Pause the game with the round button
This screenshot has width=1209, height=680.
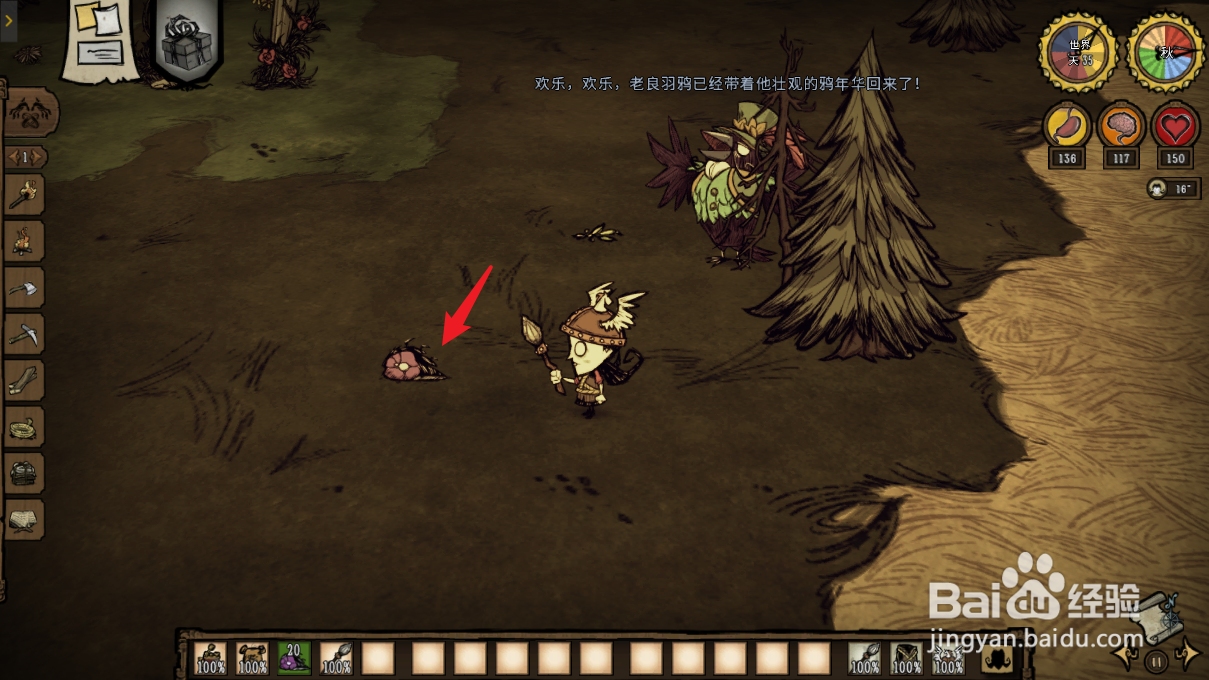pos(1156,661)
